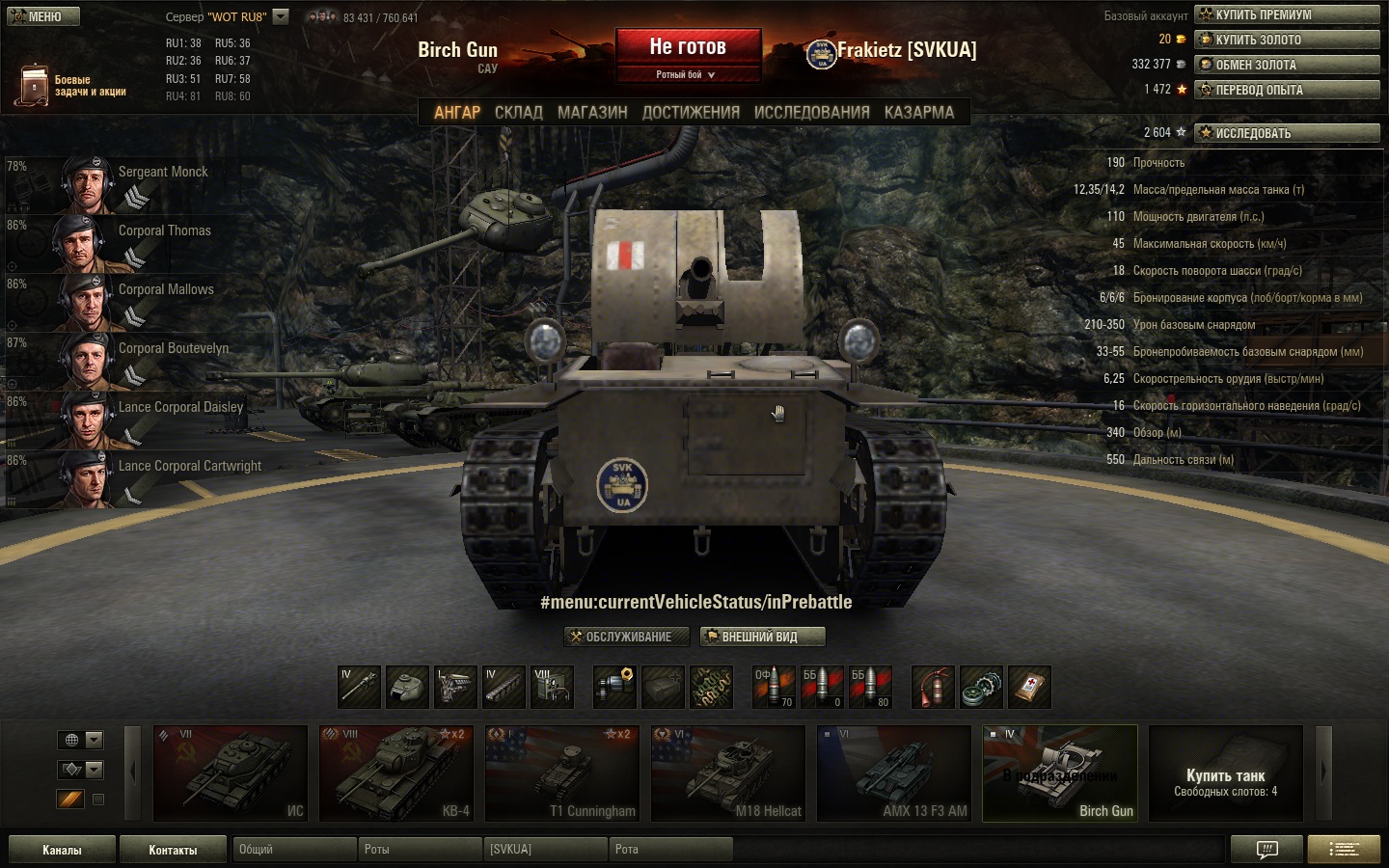Screen dimensions: 1389x868
Task: Go to the ДОСТИЖЕНИЯ achievements tab
Action: pyautogui.click(x=691, y=113)
